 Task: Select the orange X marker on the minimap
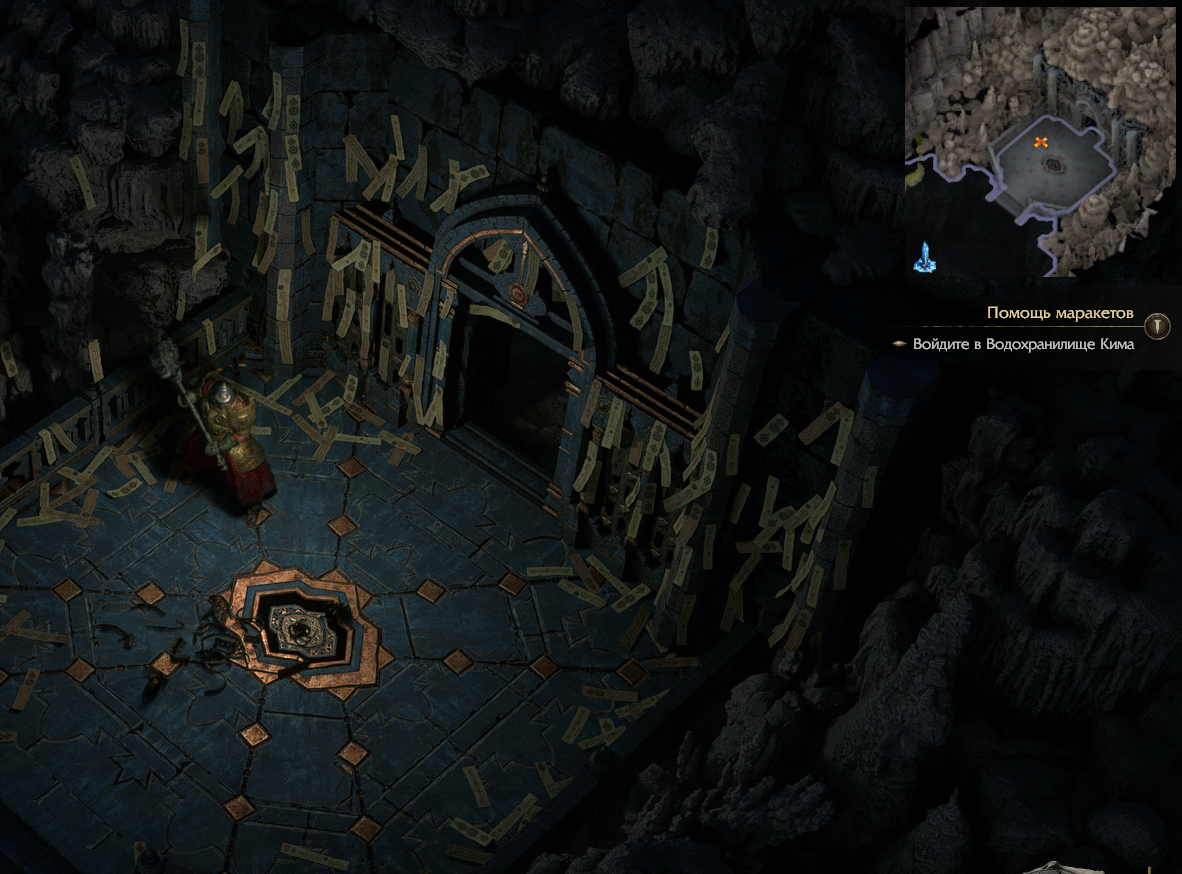[x=1041, y=143]
